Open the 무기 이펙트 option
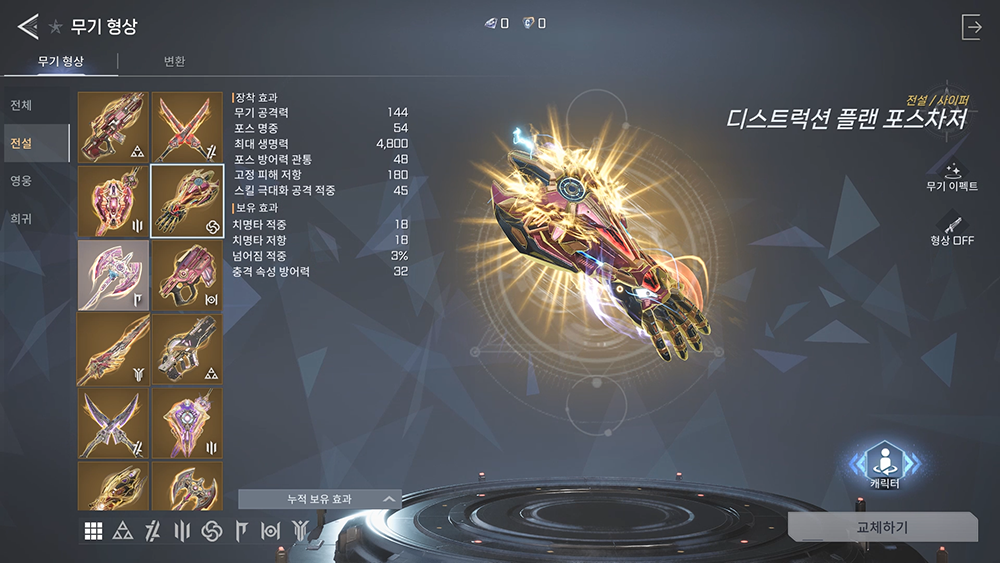This screenshot has height=563, width=1000. 951,177
